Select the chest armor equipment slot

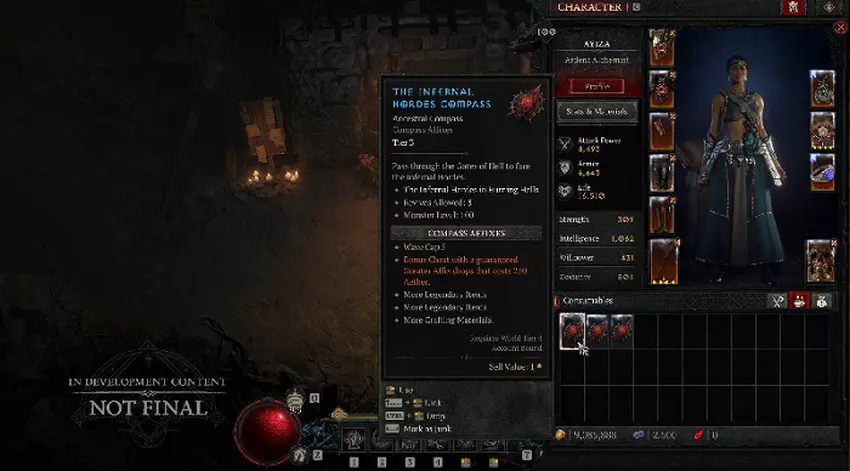[x=662, y=90]
